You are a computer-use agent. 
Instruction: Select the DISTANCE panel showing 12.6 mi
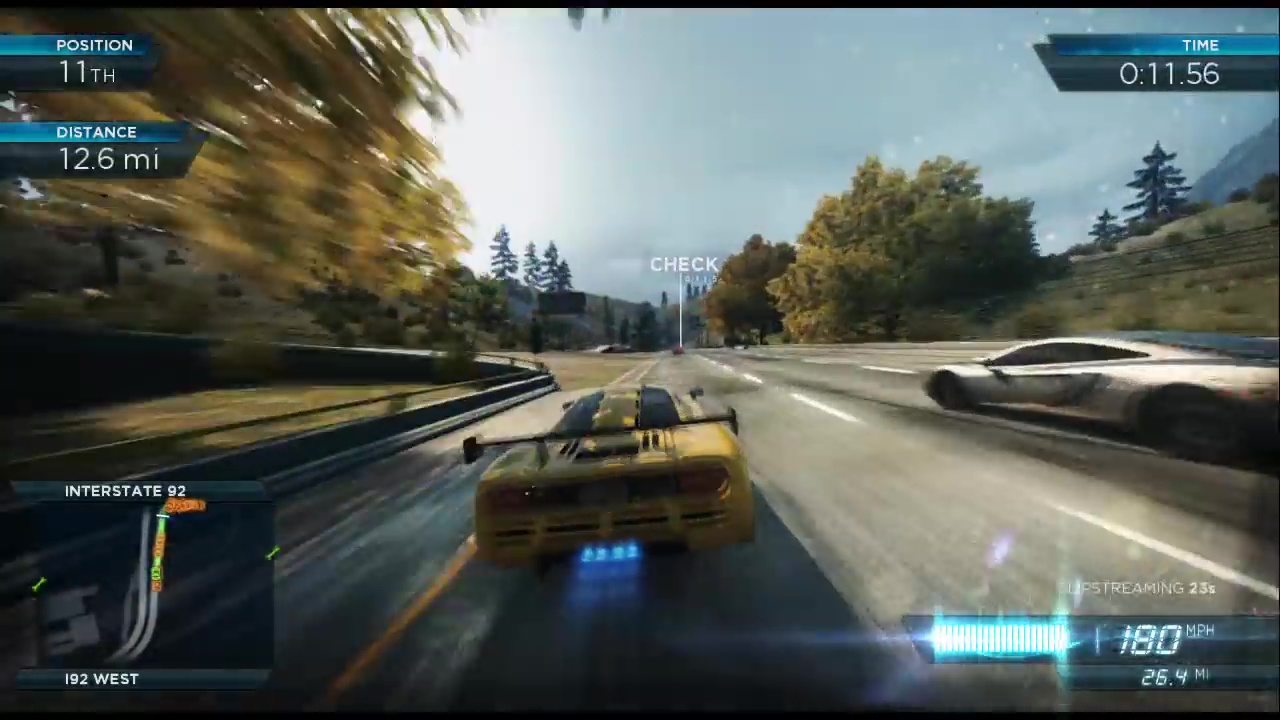tap(108, 159)
